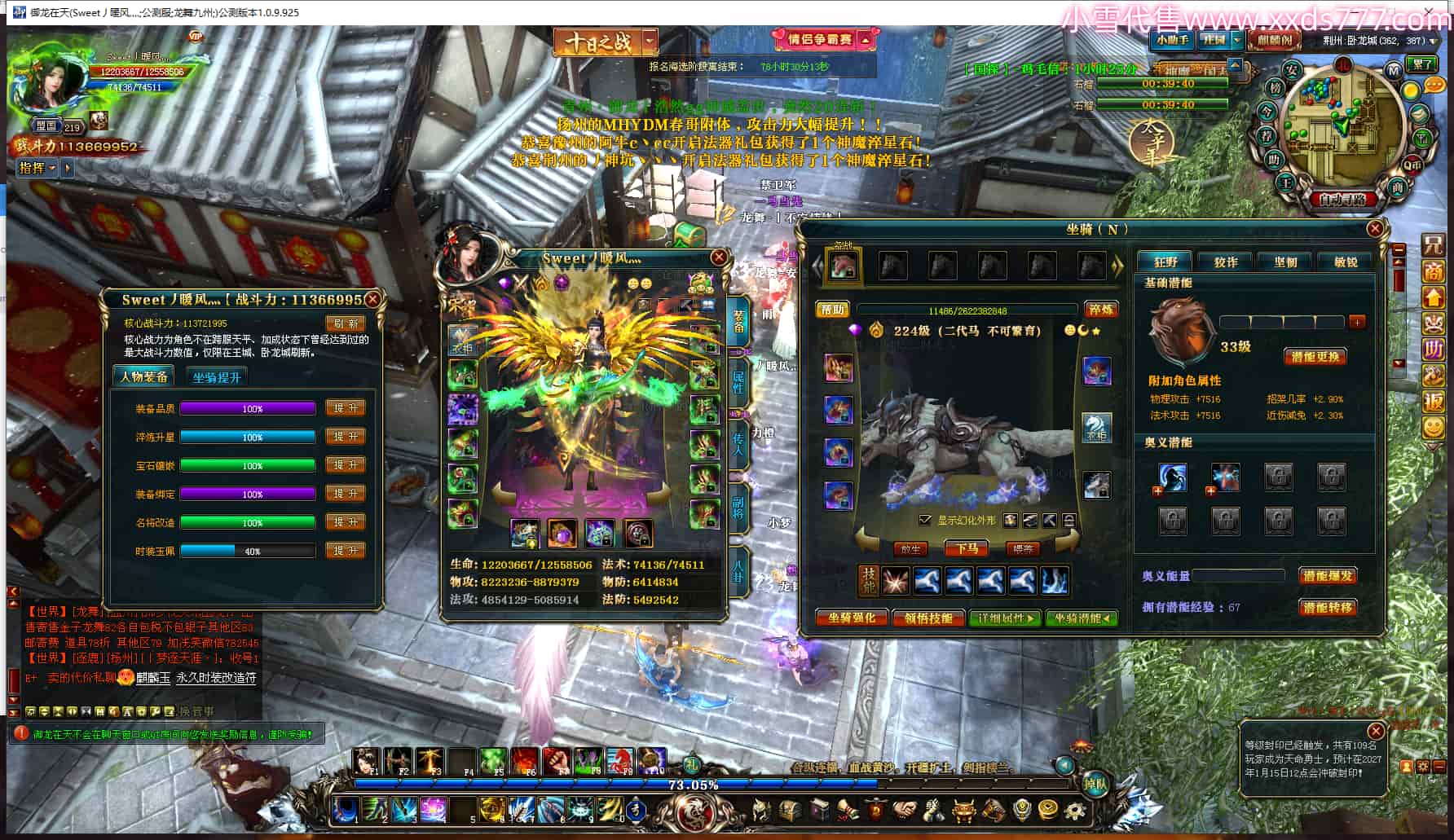Click the 潜能更换 button
The width and height of the screenshot is (1454, 840).
[1315, 357]
